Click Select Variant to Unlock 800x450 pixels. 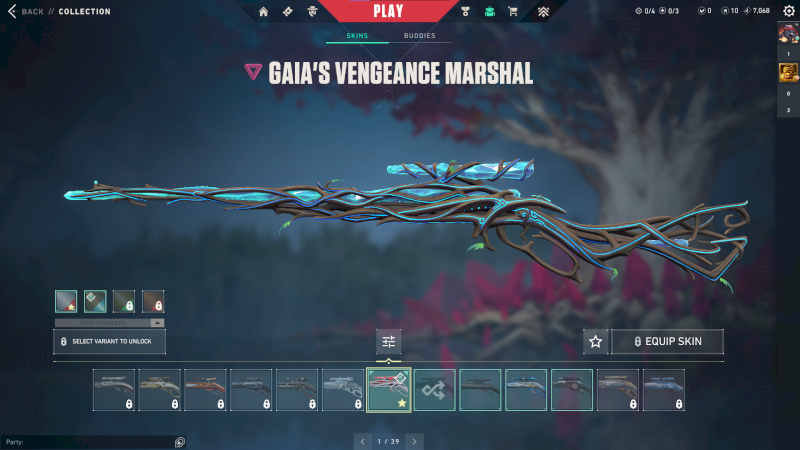click(x=109, y=342)
